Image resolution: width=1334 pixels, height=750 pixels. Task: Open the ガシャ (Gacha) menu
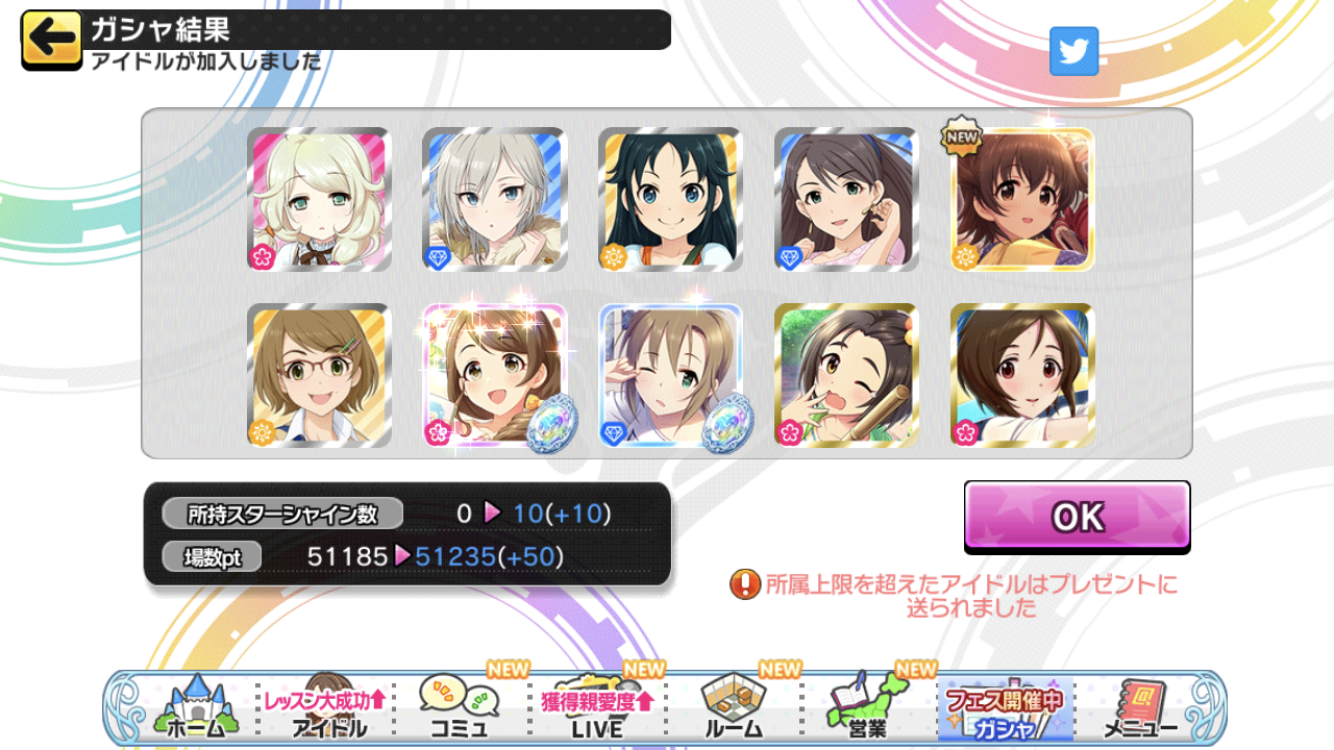(1003, 708)
